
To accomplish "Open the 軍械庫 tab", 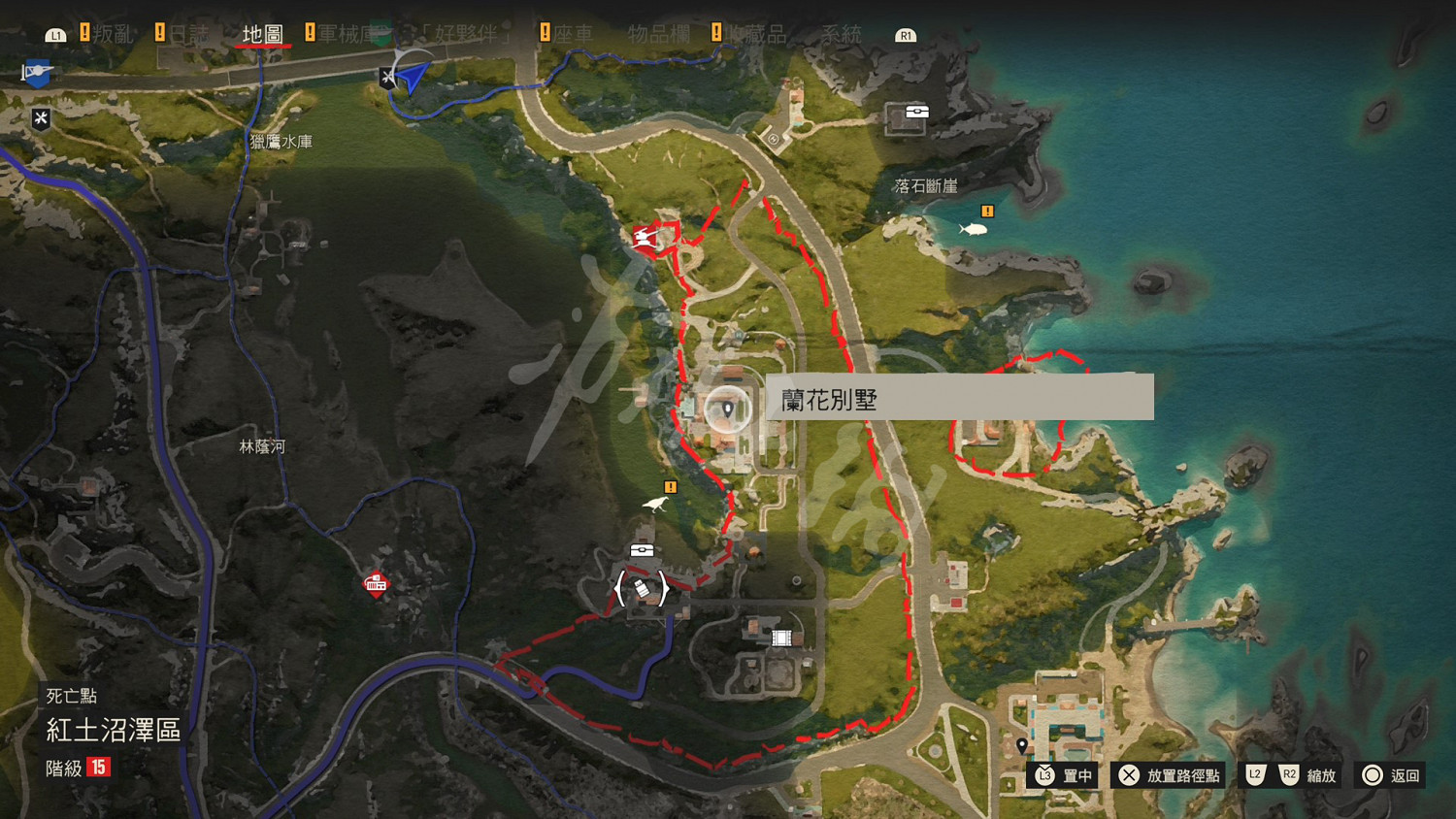I will tap(347, 32).
